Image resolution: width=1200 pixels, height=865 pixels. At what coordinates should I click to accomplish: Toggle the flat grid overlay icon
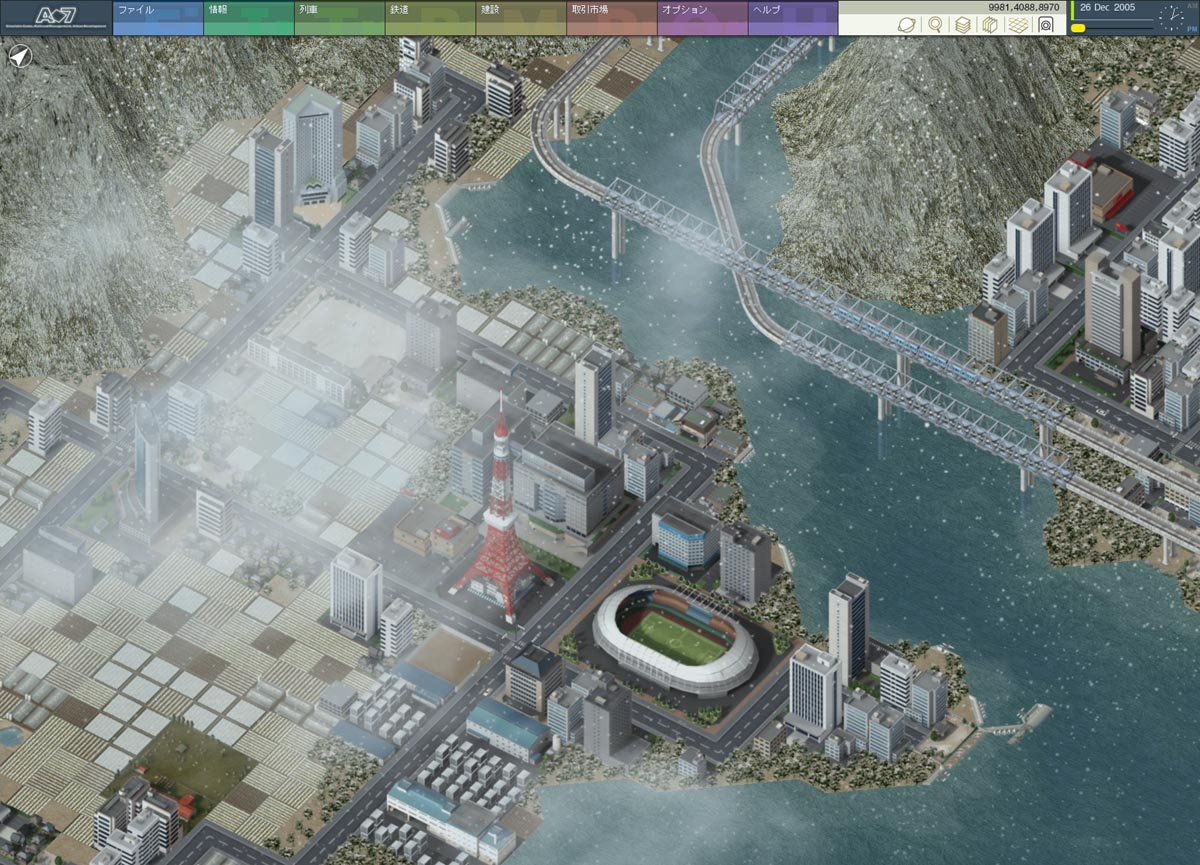1018,25
